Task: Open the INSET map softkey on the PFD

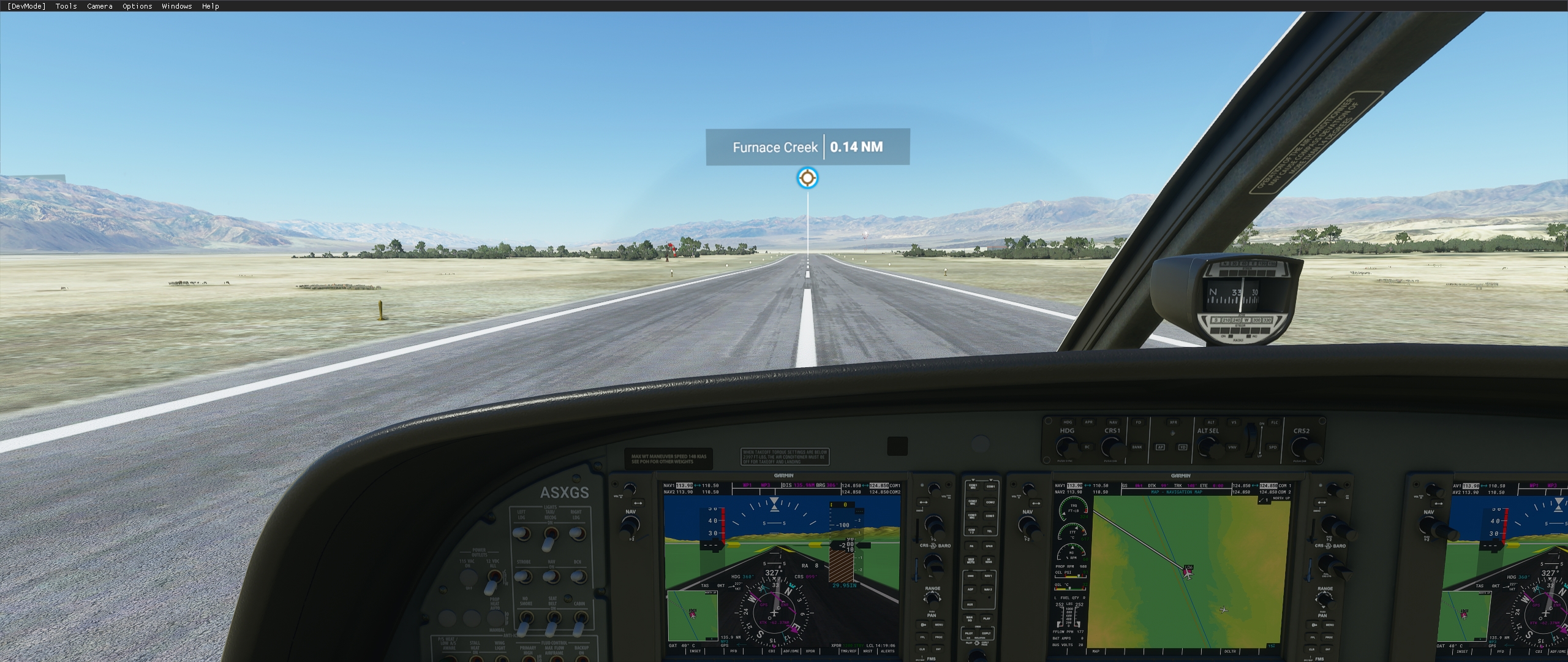Action: tap(695, 651)
